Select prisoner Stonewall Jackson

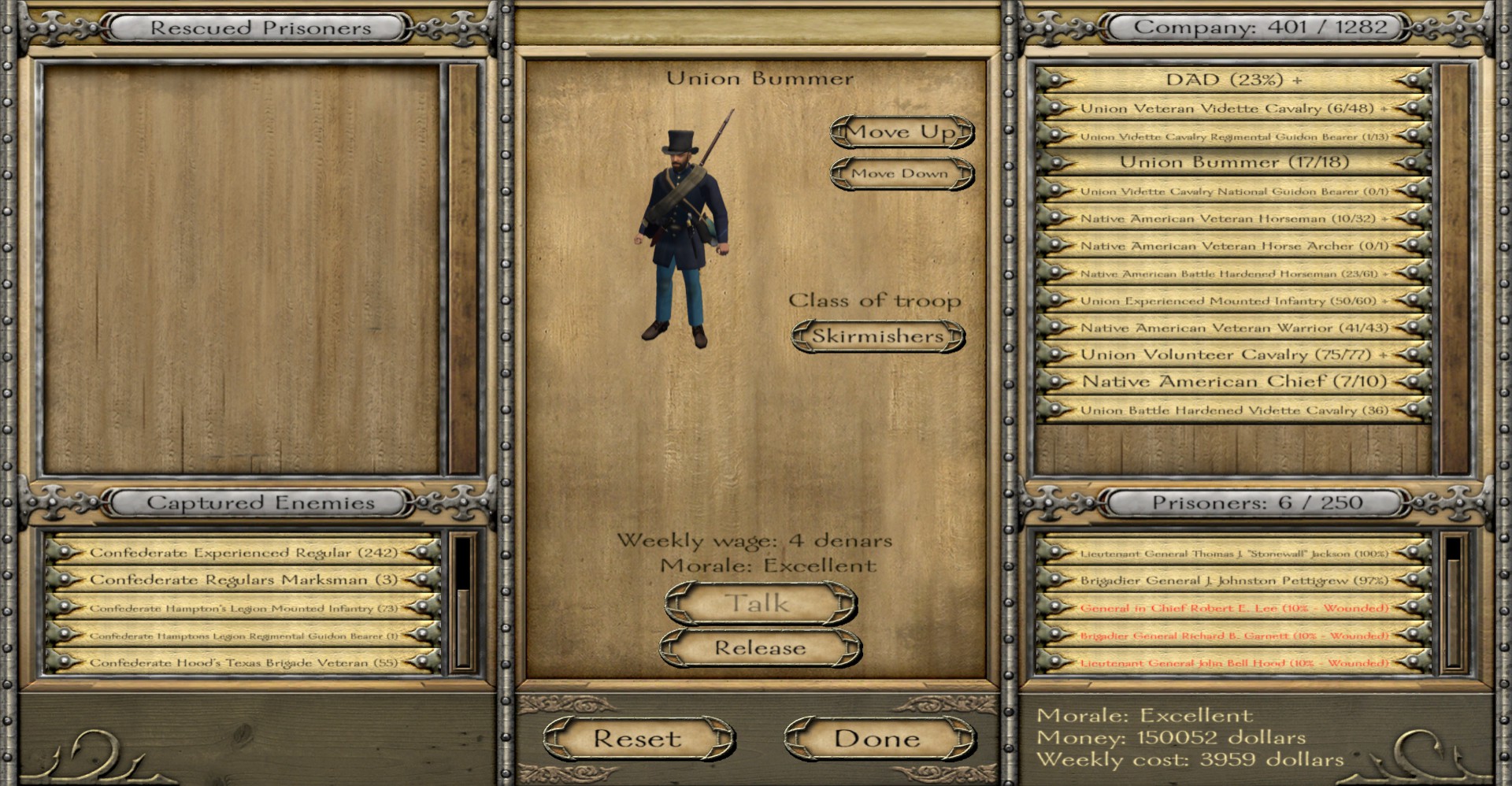click(x=1233, y=553)
